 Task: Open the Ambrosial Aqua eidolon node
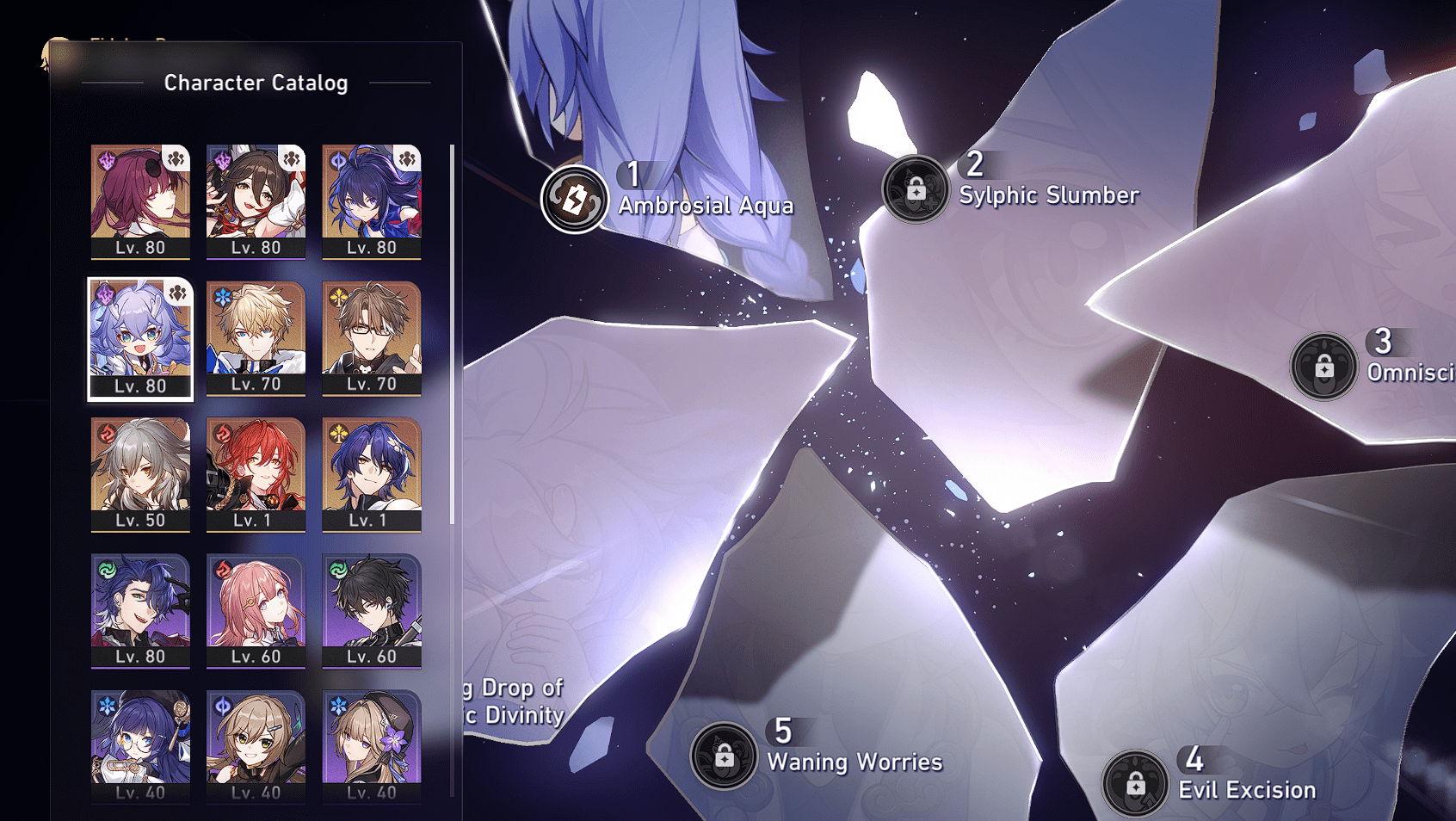point(574,200)
